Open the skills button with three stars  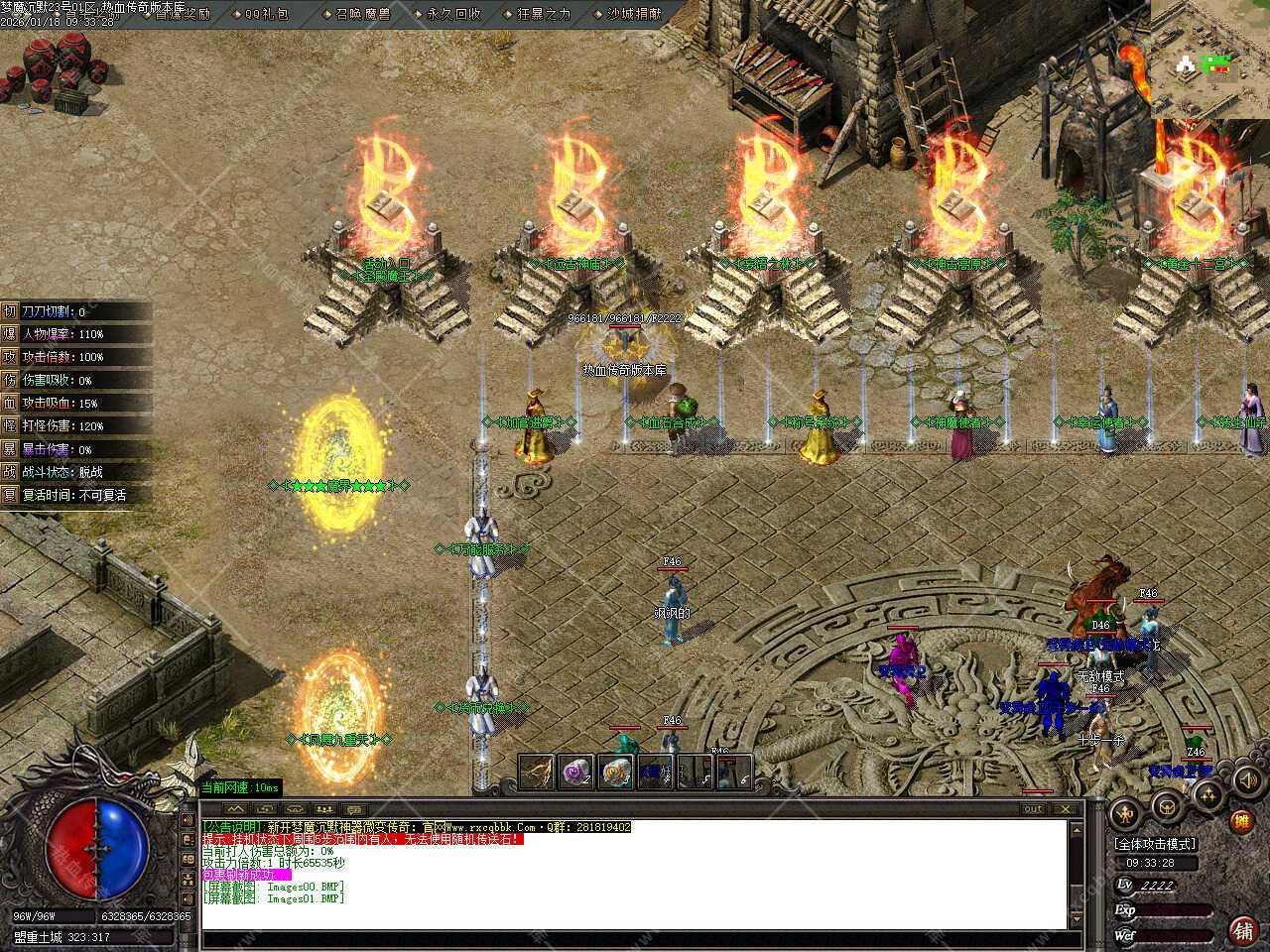1208,793
